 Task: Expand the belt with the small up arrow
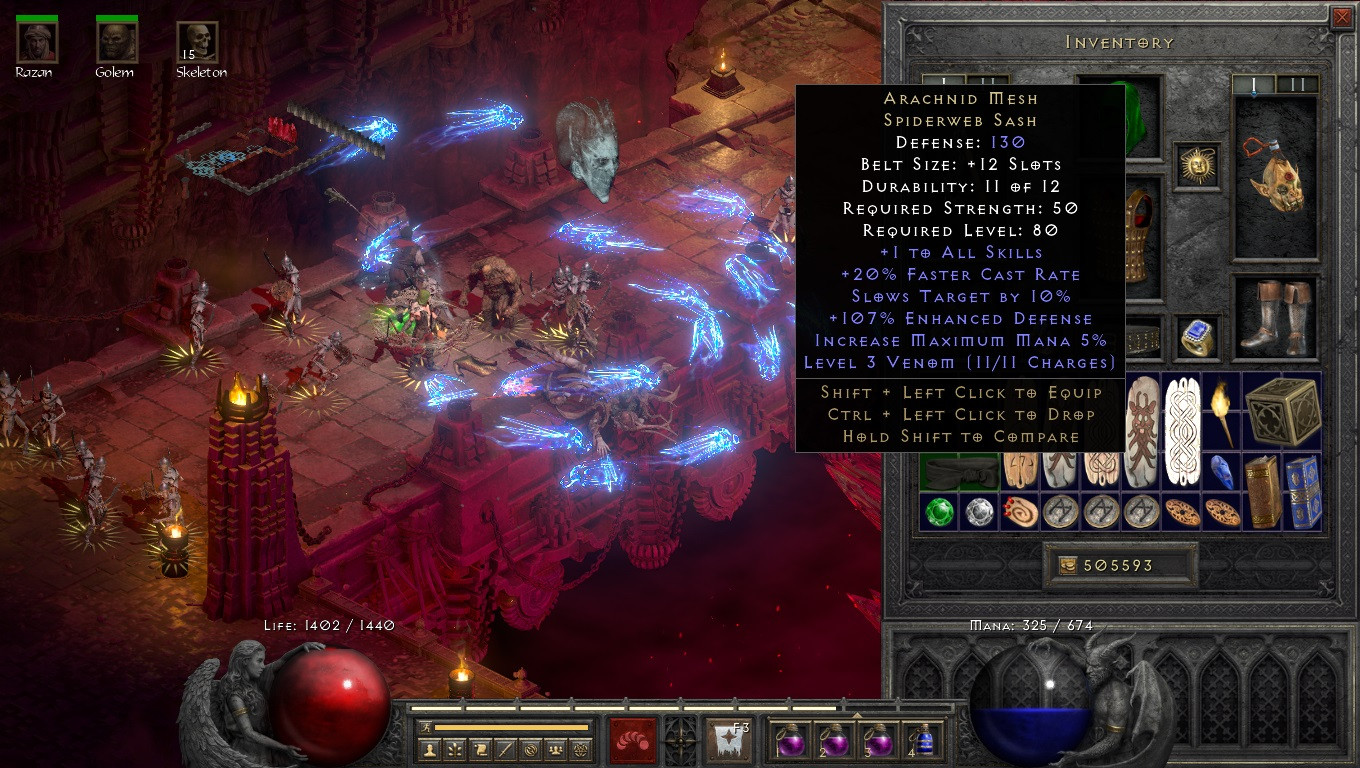coord(857,715)
